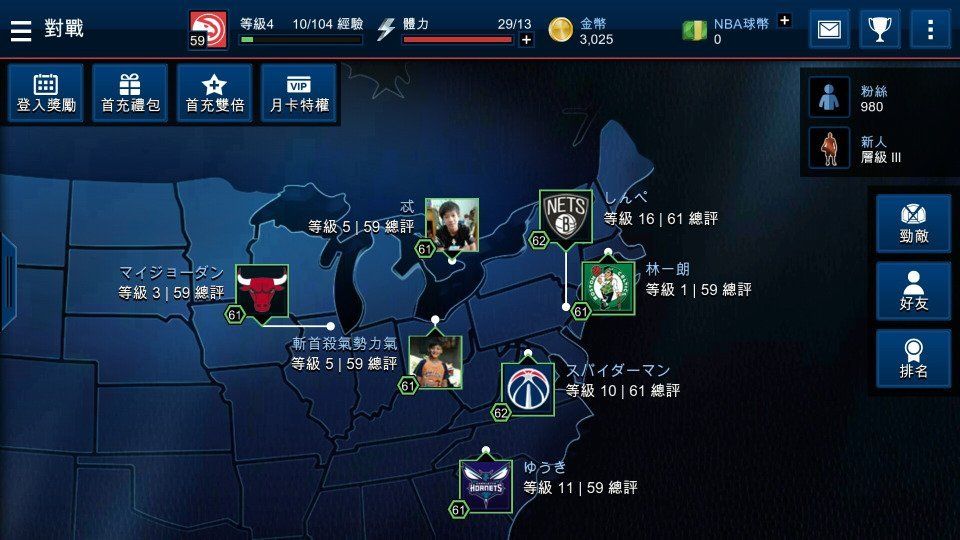Challenge the Celtics opponent 林一朗
Image resolution: width=960 pixels, height=540 pixels.
pos(609,288)
